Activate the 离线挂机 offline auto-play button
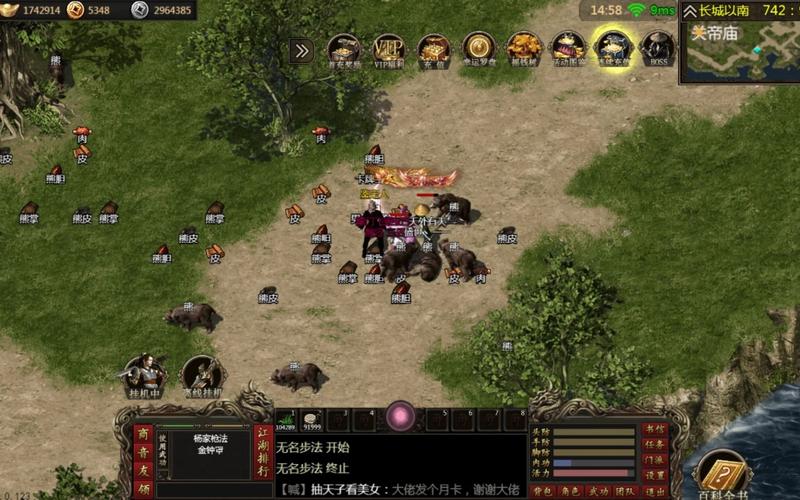 coord(202,375)
